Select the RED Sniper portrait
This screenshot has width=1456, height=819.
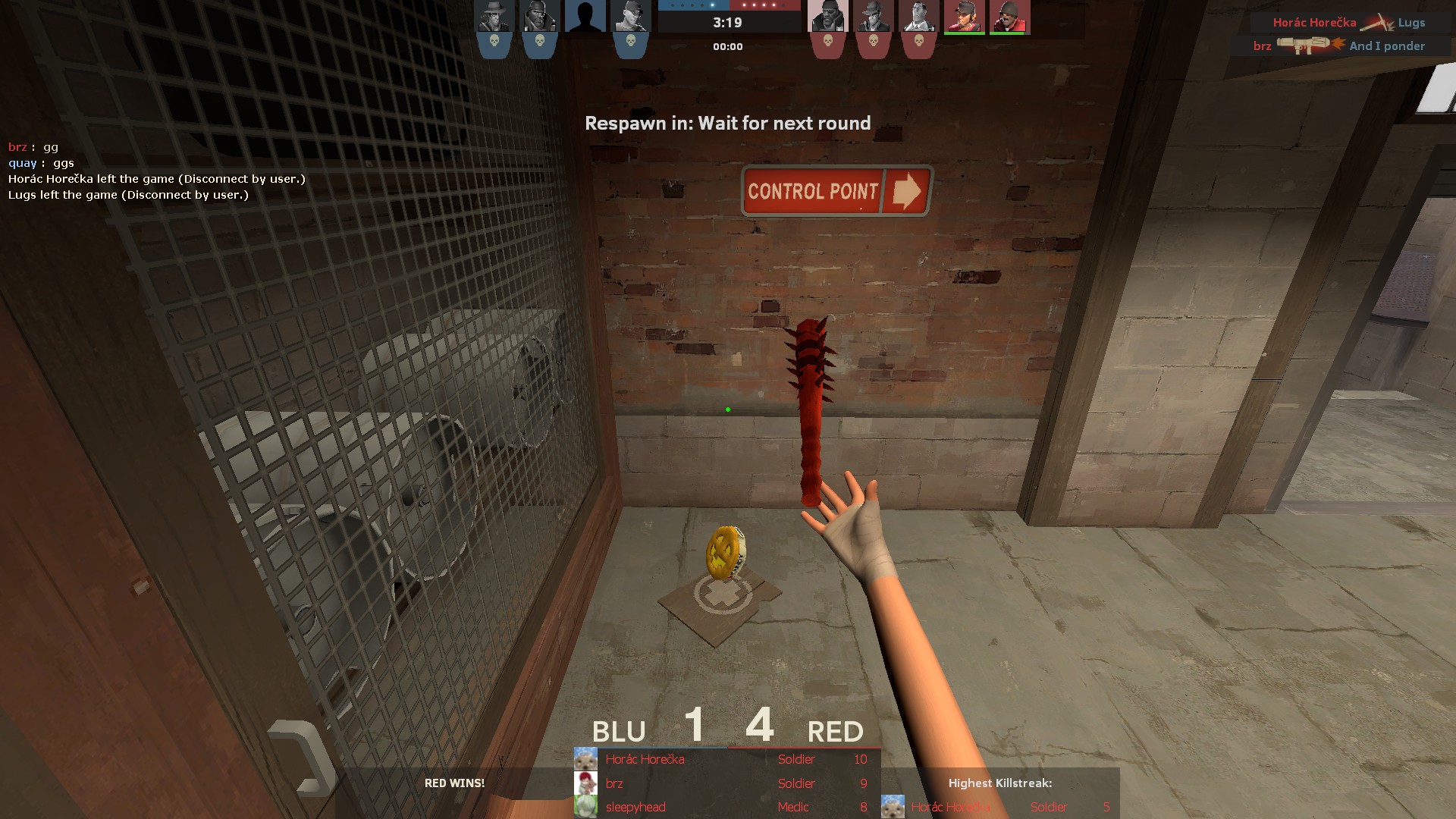[x=874, y=17]
